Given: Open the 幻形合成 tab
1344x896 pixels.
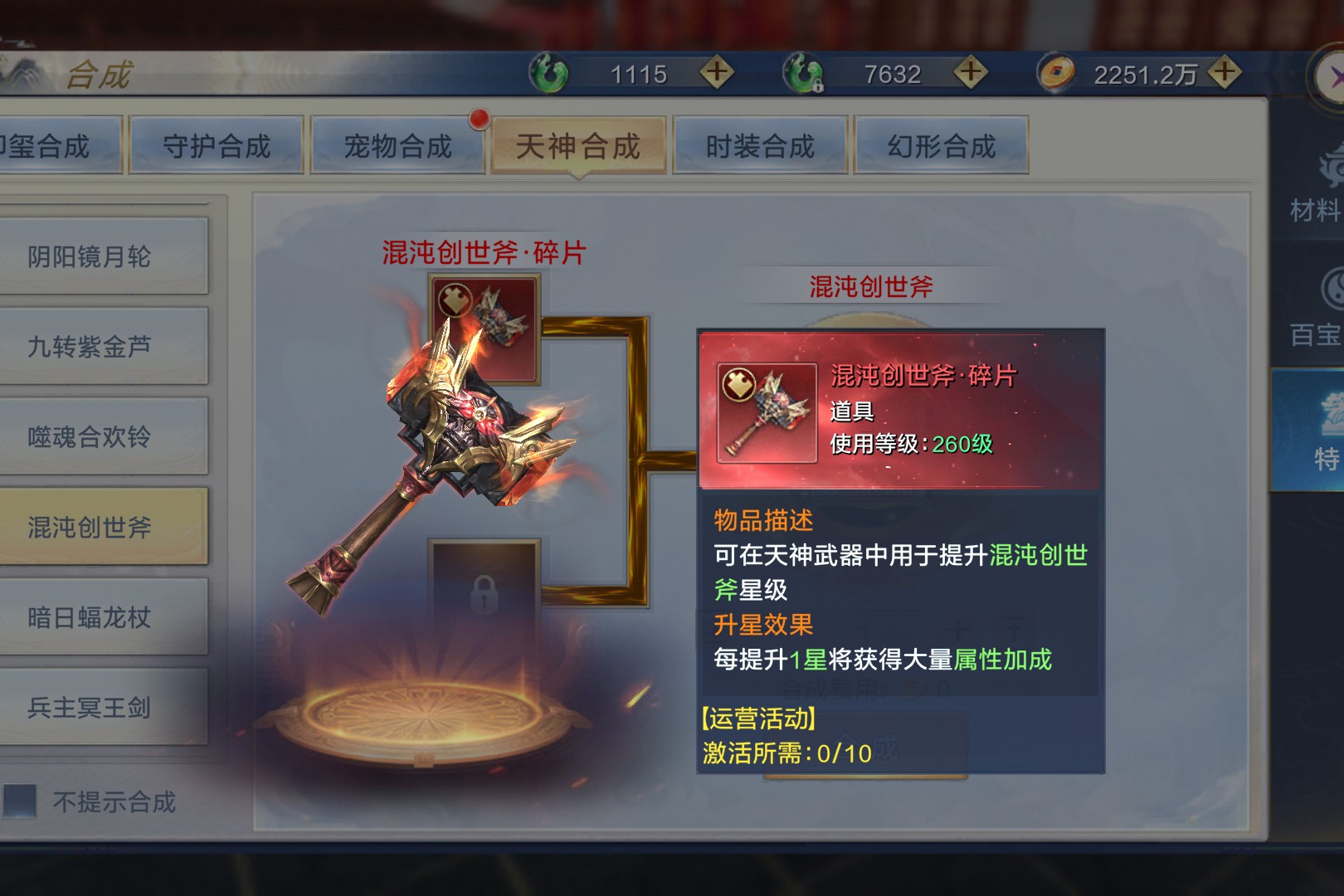Looking at the screenshot, I should coord(942,146).
